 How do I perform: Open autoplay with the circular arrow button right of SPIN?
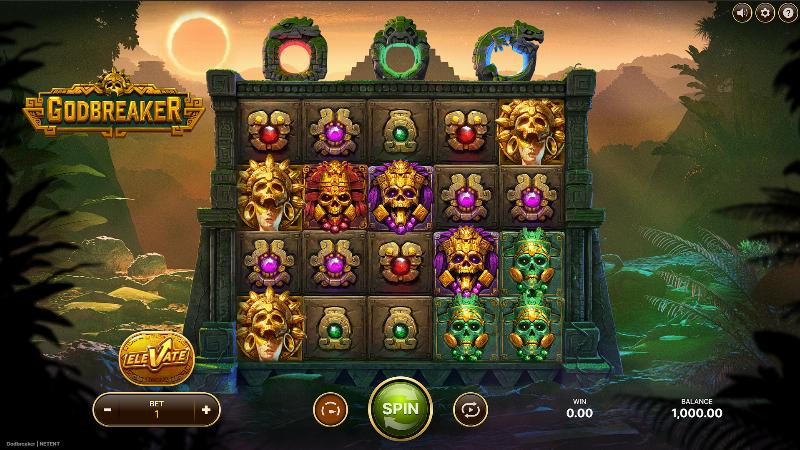click(468, 409)
